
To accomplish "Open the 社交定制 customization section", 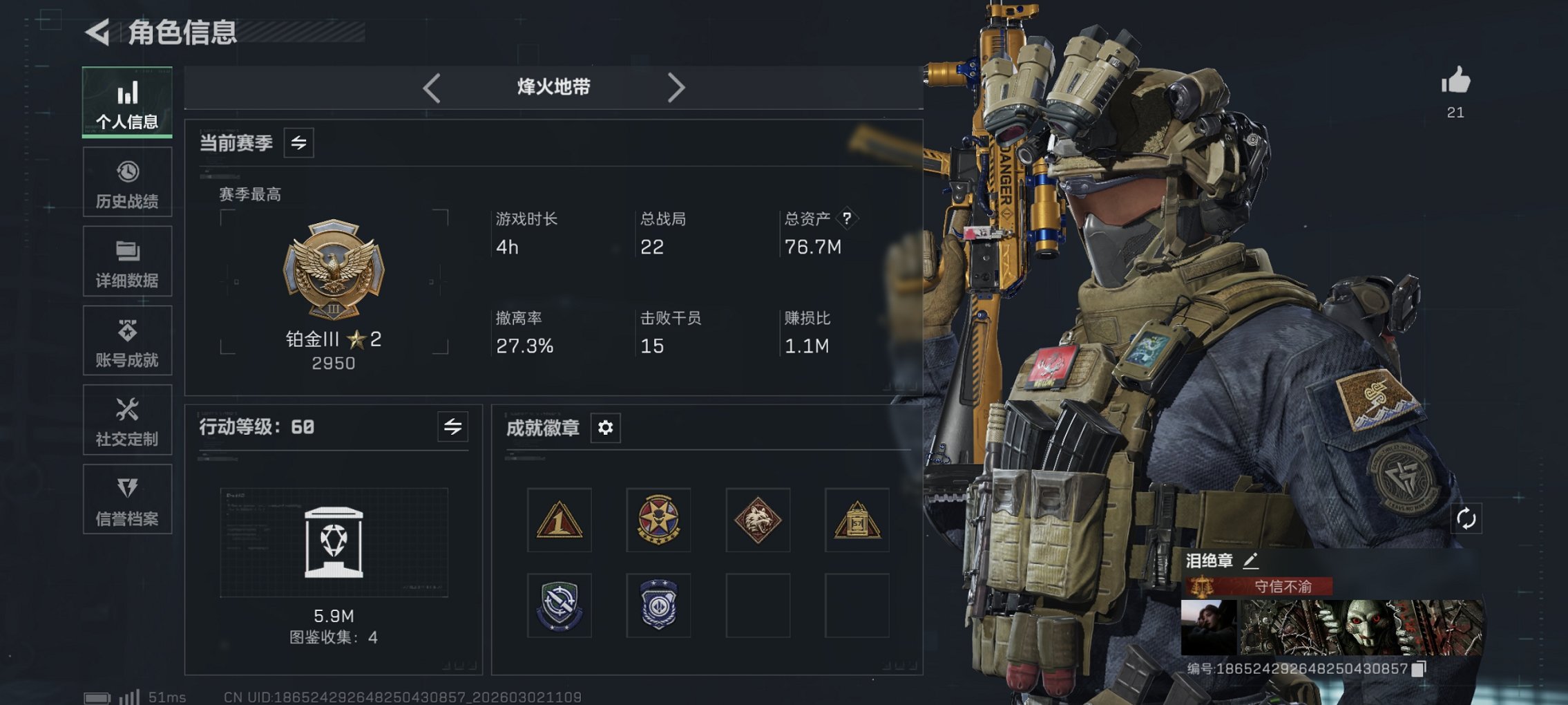I will (x=126, y=420).
